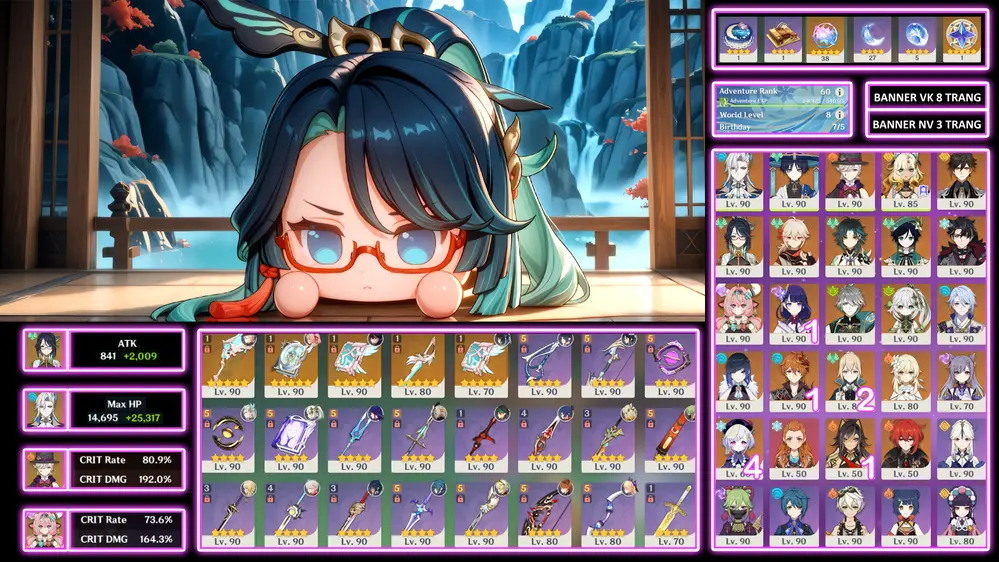
Task: Select the BANNER NV 3 TRANG label
Action: point(927,124)
